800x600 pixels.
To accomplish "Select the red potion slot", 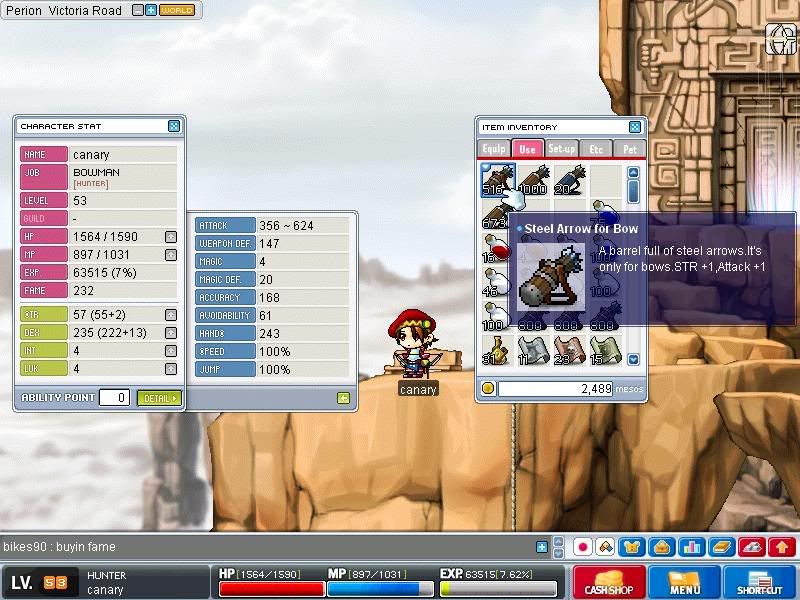I will (494, 246).
